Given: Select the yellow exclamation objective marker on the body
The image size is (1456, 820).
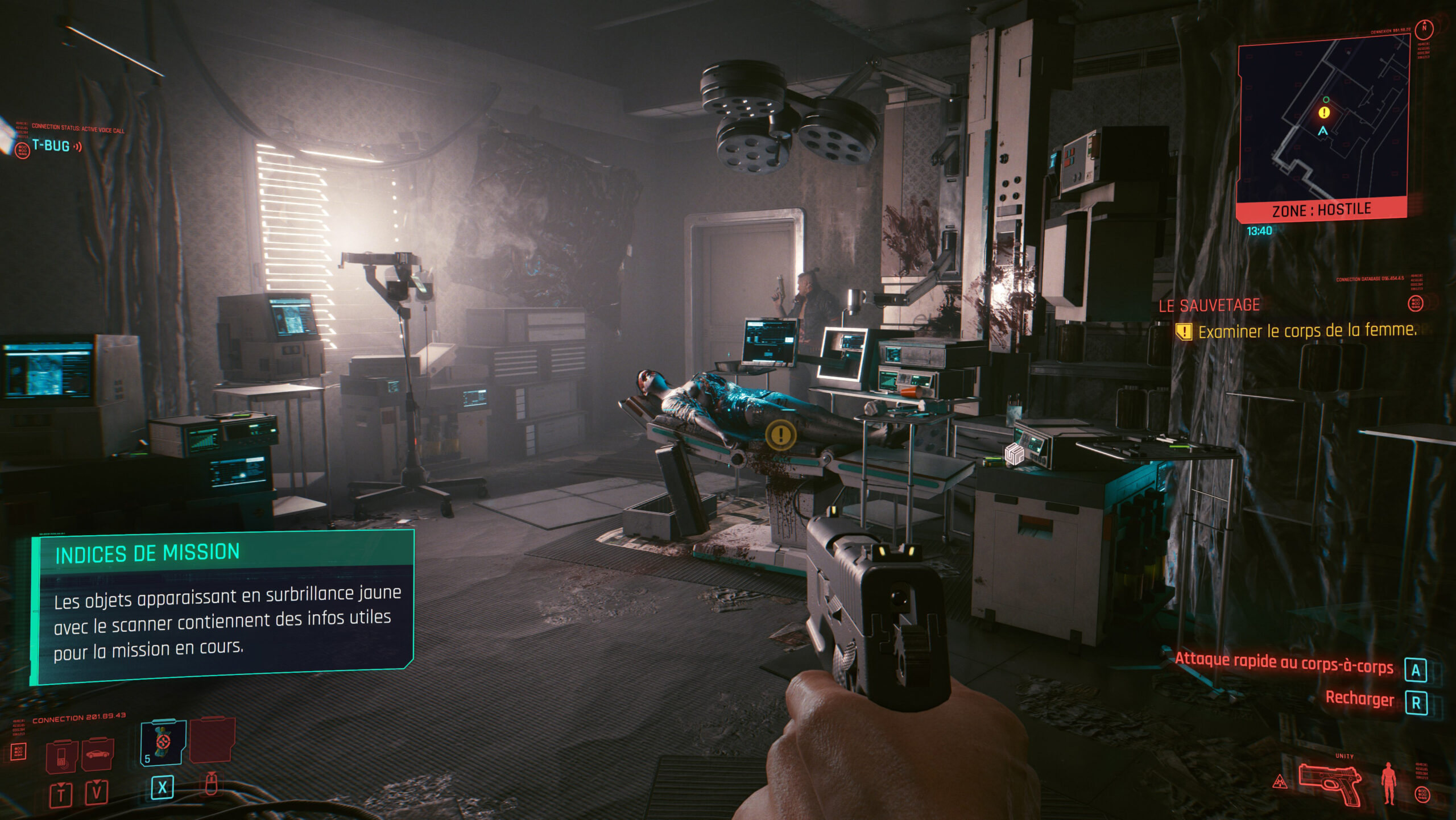Looking at the screenshot, I should pyautogui.click(x=780, y=435).
